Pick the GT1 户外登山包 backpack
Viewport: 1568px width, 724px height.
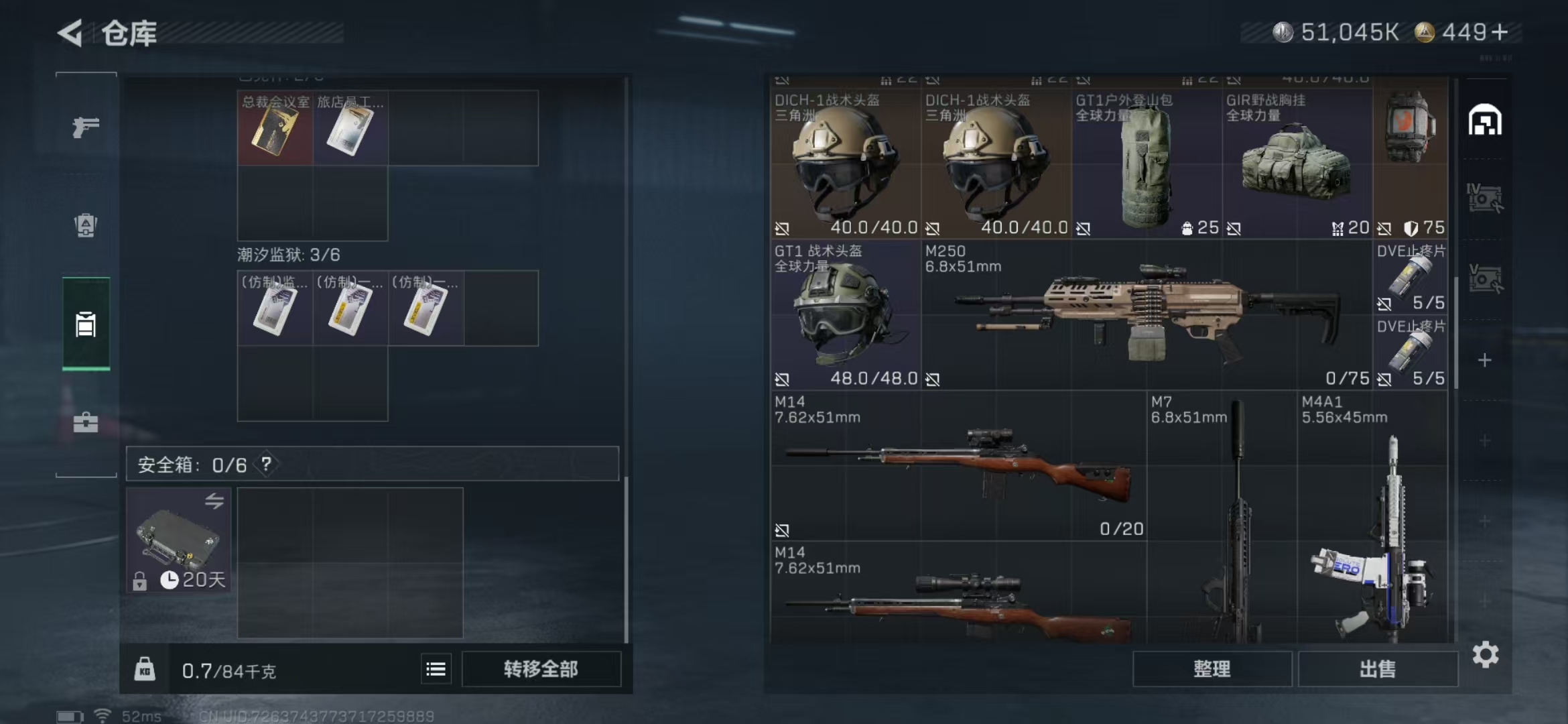(1147, 164)
